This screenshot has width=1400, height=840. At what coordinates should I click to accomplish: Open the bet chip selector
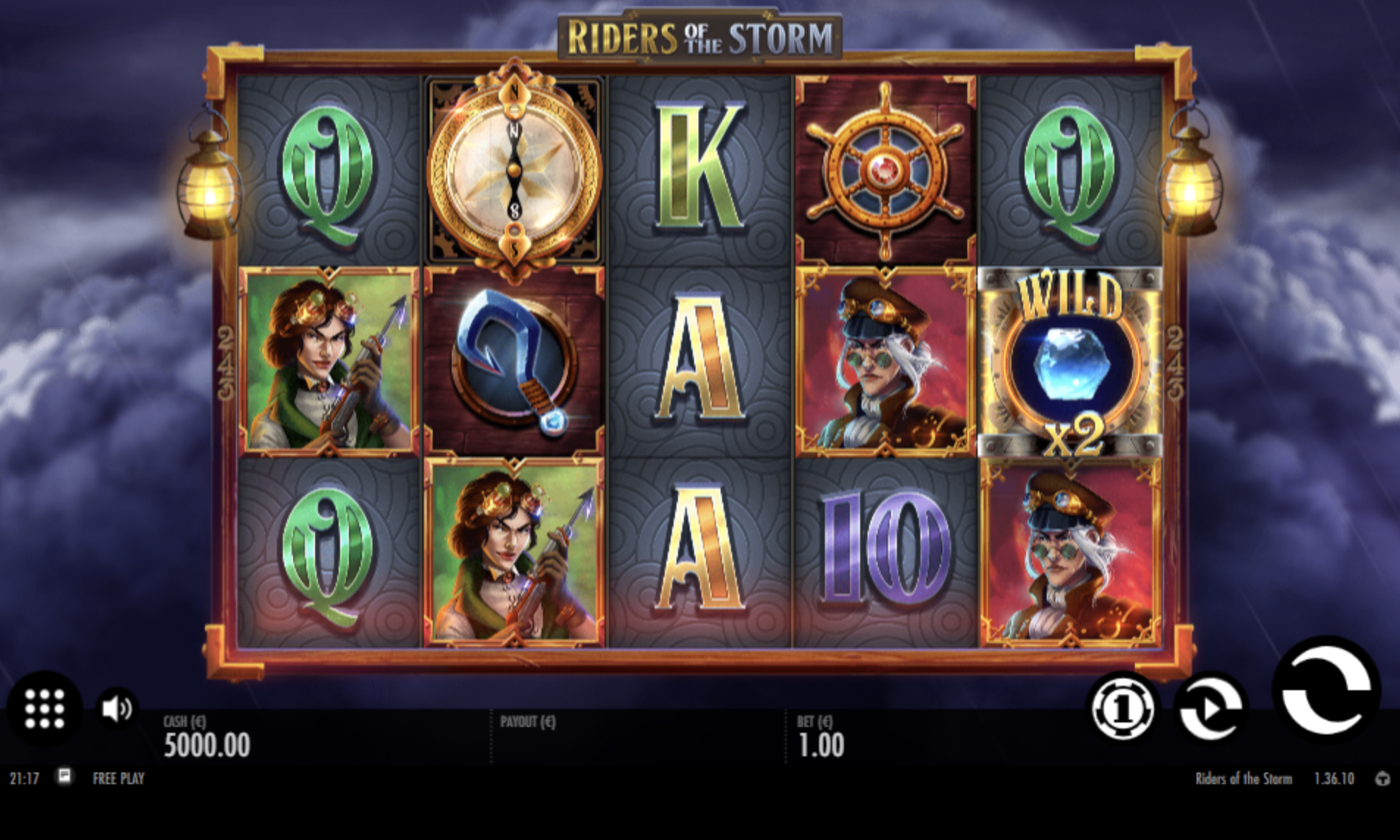(1122, 709)
